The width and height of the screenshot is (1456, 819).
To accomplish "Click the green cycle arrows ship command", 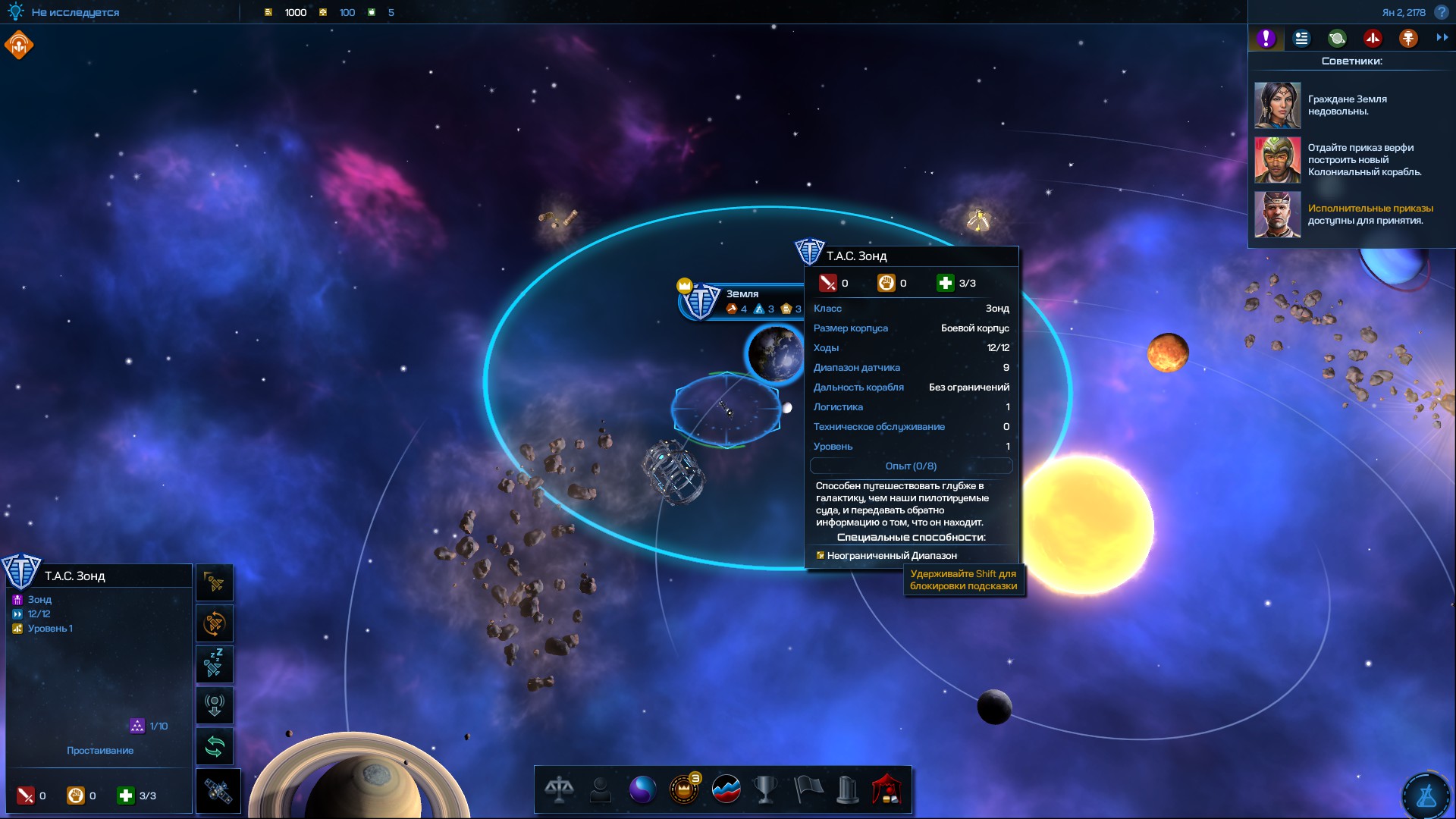I will 215,747.
